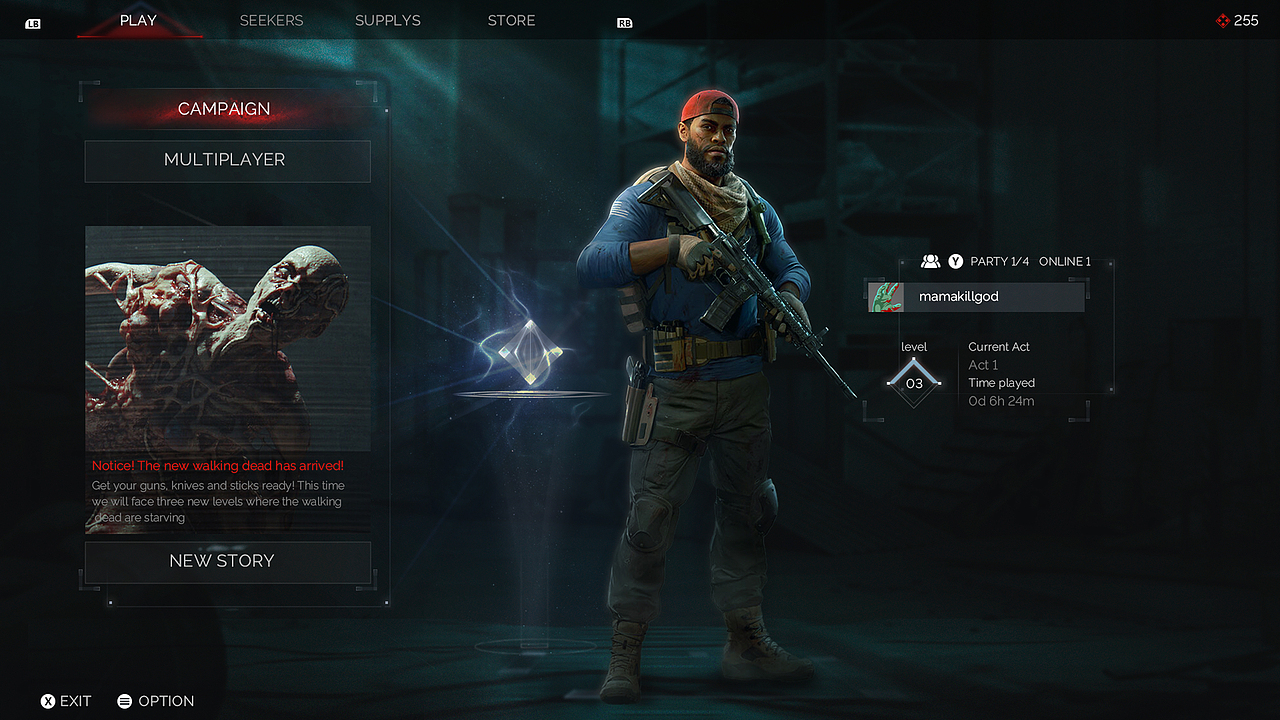Open the party members icon
The width and height of the screenshot is (1280, 720).
[x=930, y=261]
